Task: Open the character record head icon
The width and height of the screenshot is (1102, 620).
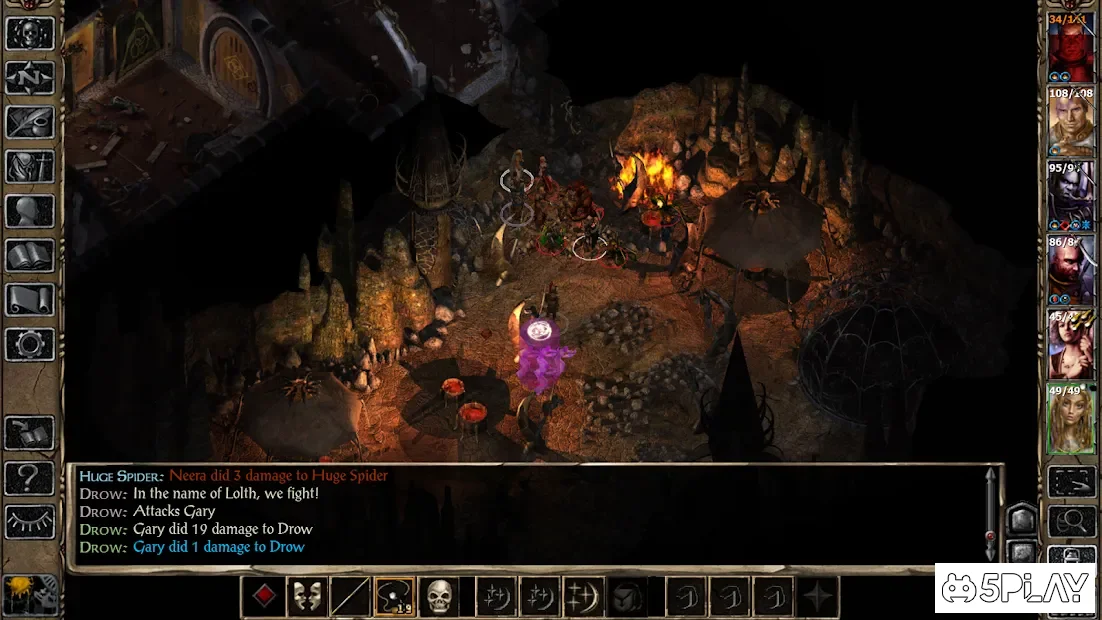Action: click(30, 211)
